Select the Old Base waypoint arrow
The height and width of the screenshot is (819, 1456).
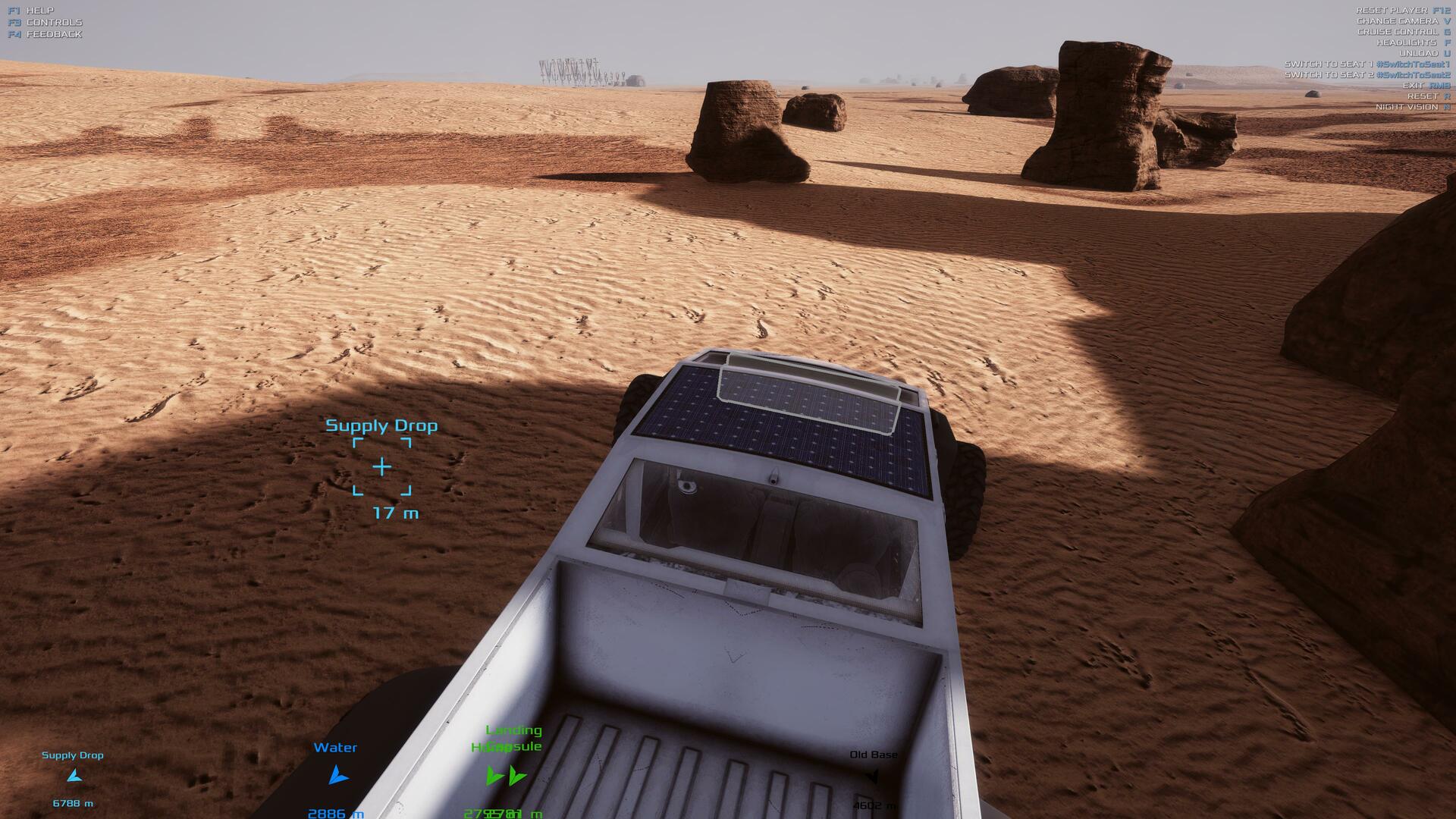pos(872,776)
